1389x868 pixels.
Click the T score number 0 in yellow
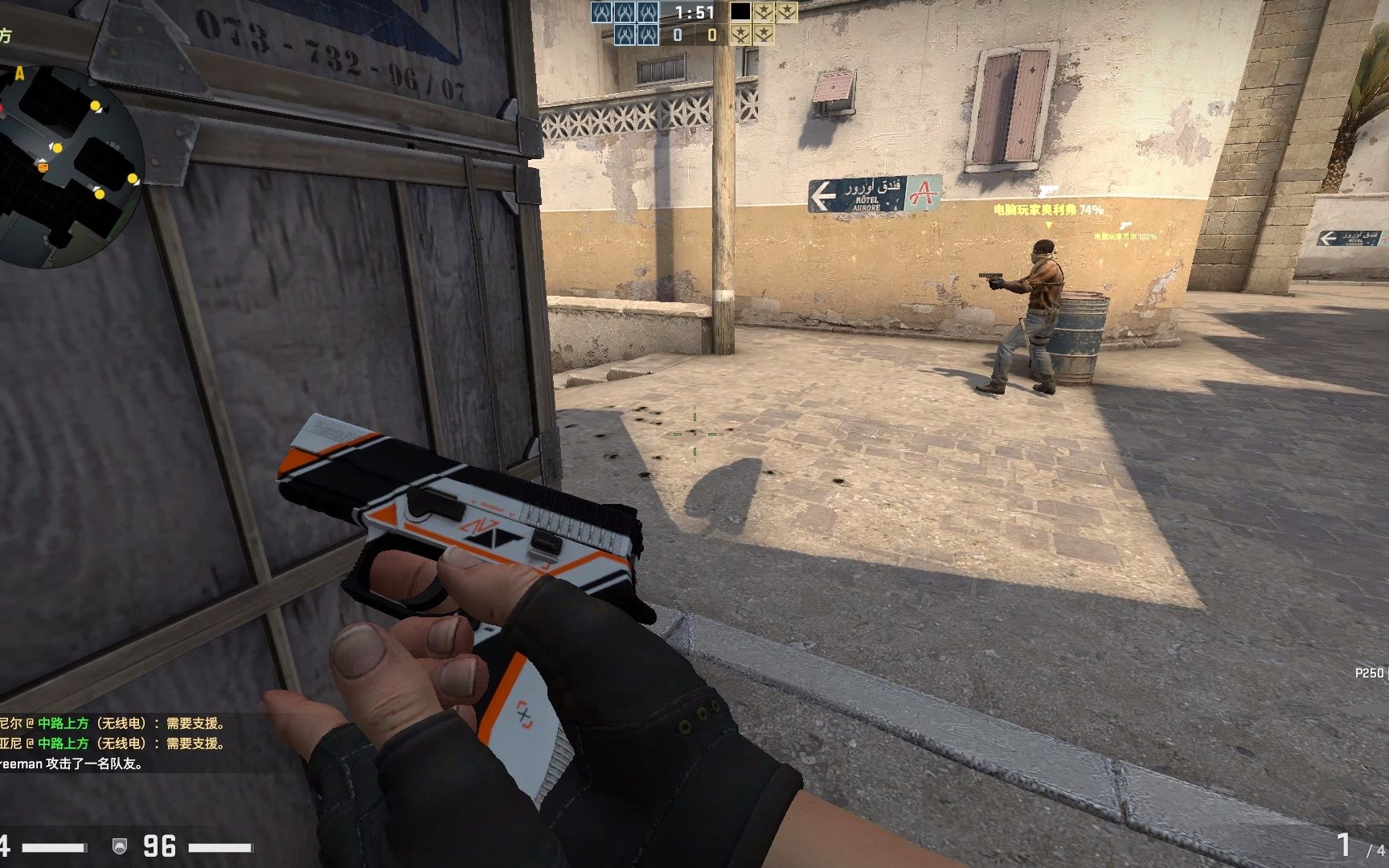[713, 35]
